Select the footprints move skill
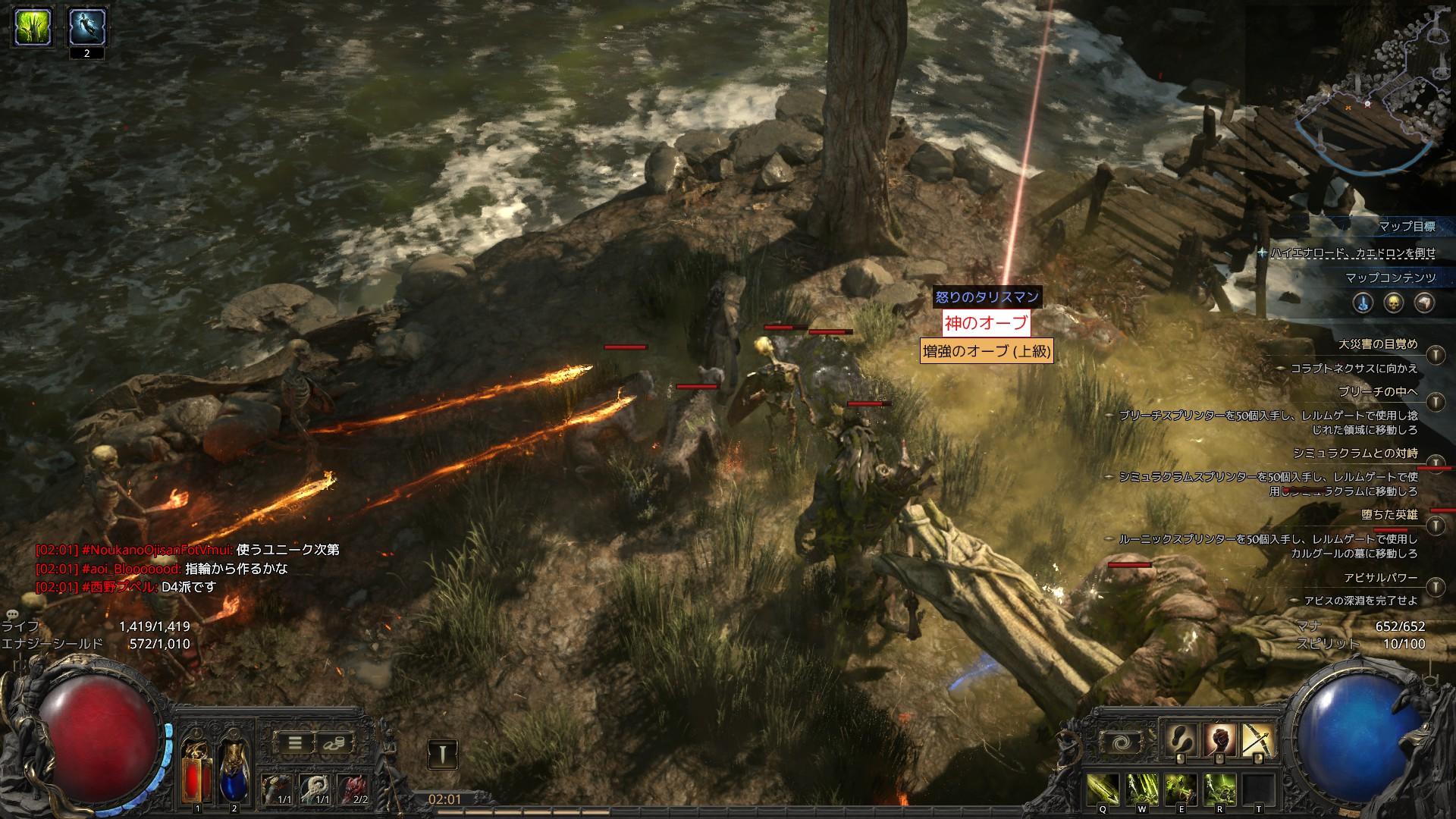The height and width of the screenshot is (819, 1456). point(1180,741)
